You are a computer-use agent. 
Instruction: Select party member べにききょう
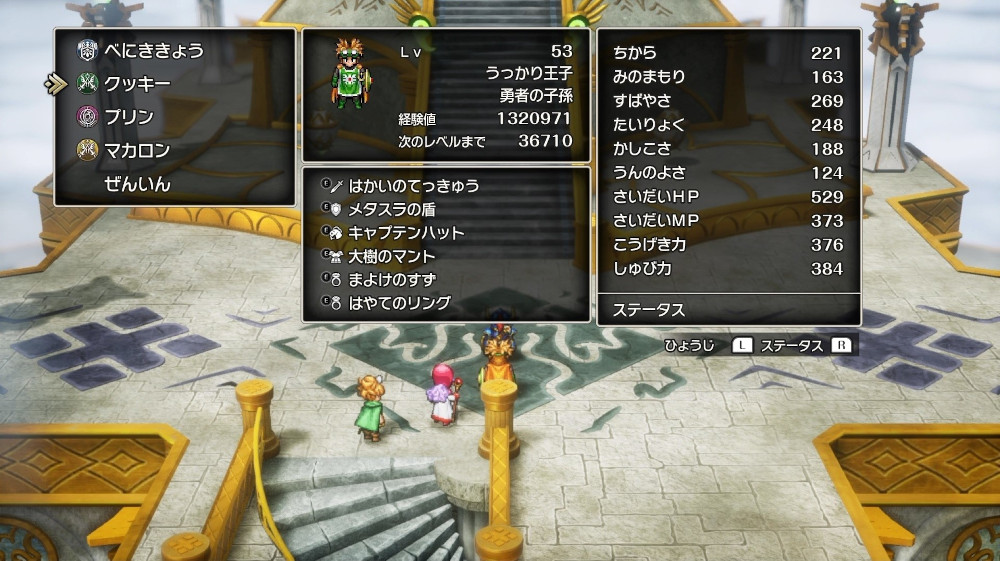[x=153, y=50]
